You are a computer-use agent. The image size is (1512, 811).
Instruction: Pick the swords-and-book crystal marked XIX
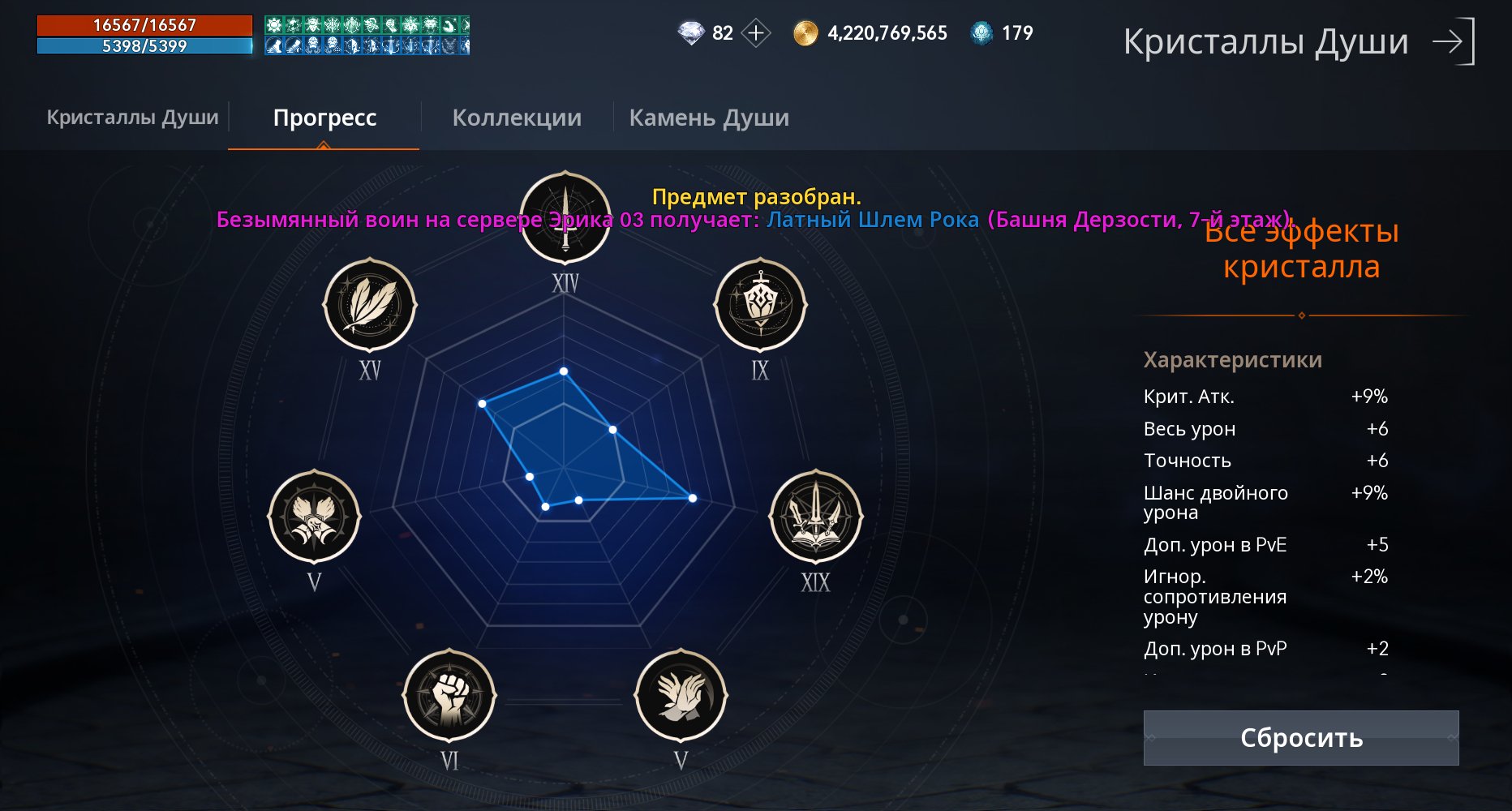pyautogui.click(x=815, y=517)
